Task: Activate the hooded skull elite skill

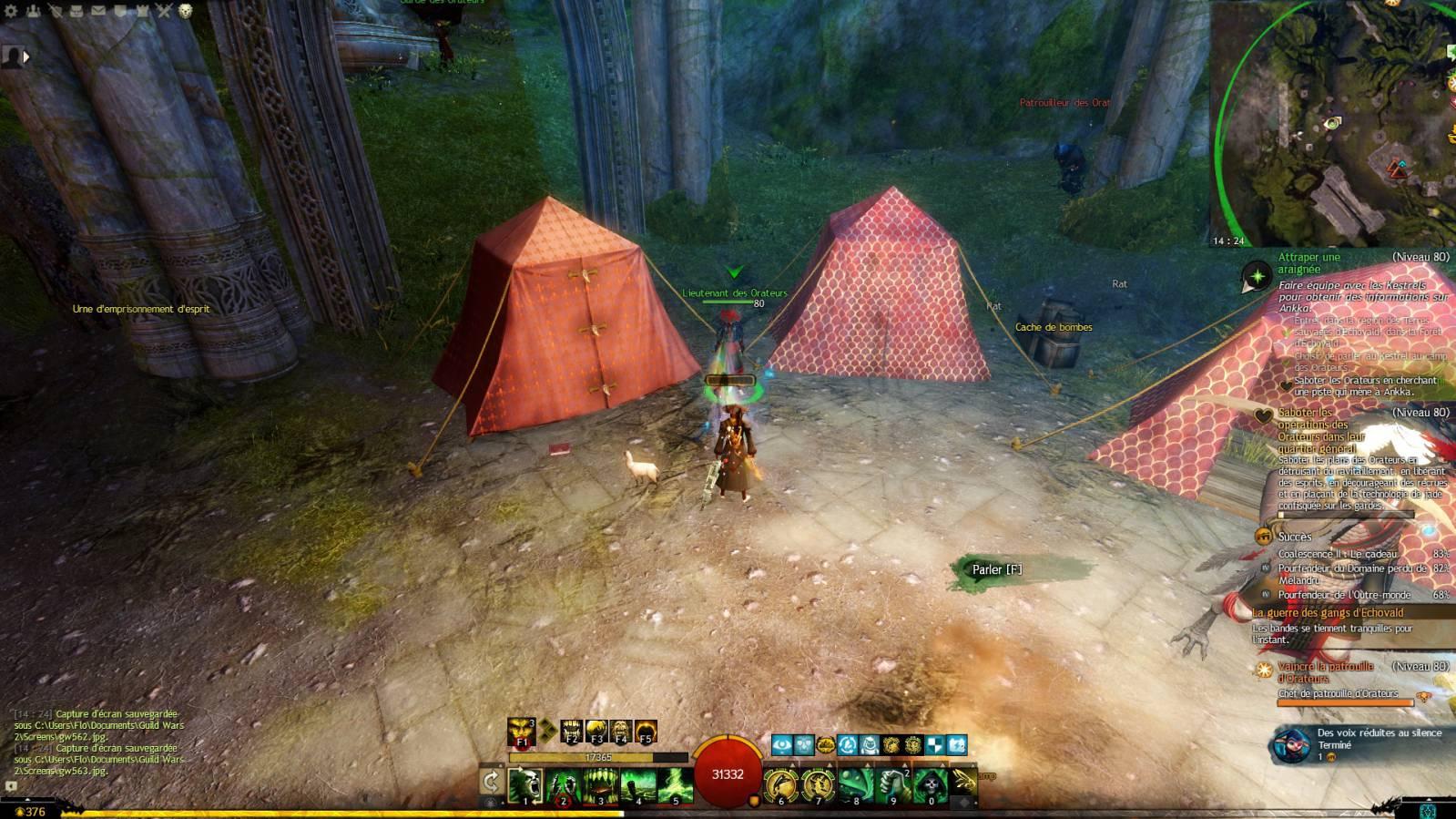Action: tap(930, 785)
